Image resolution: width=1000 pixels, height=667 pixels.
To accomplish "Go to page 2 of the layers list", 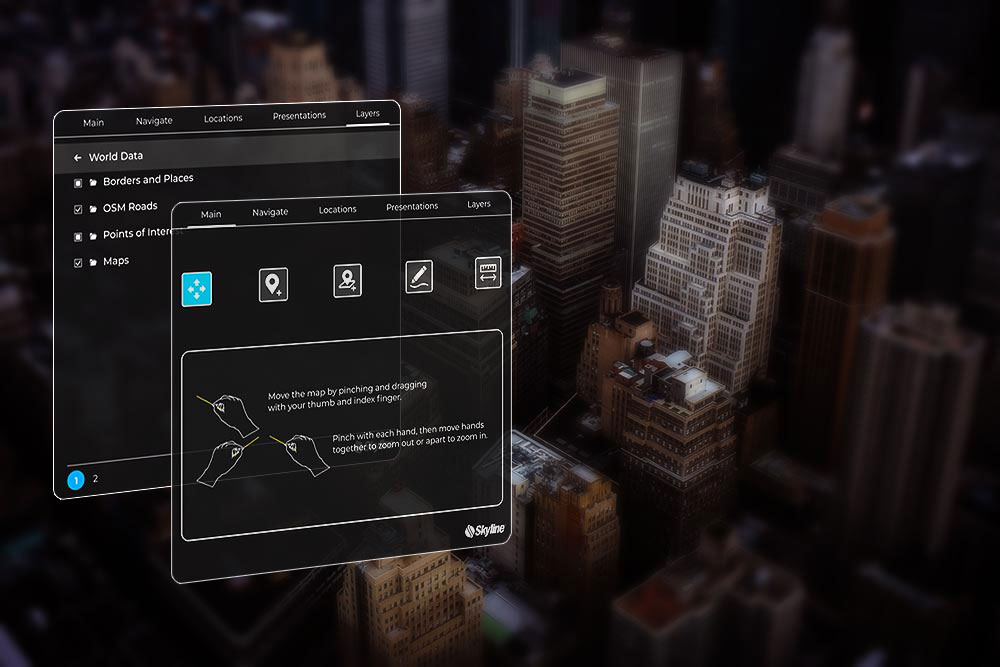I will click(x=96, y=479).
